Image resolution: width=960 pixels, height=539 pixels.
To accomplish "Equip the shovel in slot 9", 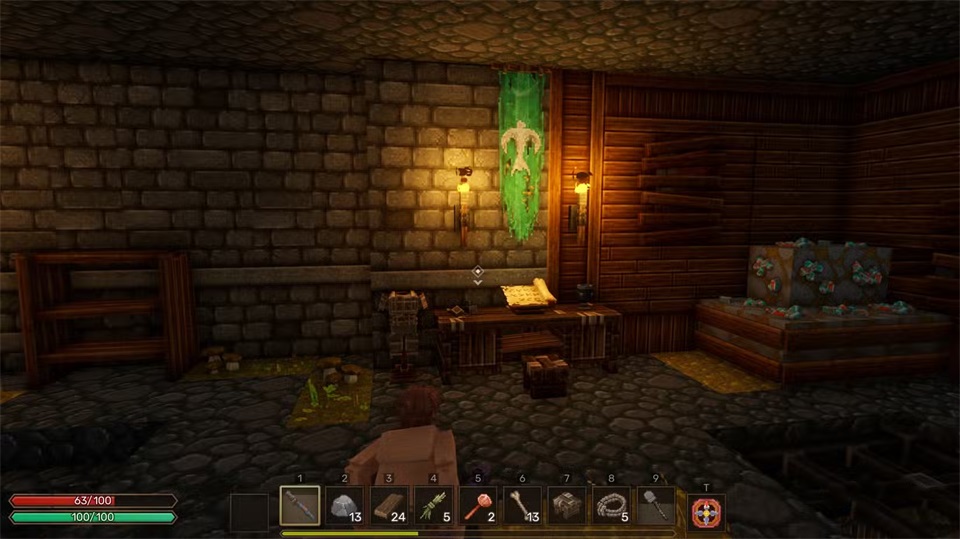I will click(x=655, y=506).
